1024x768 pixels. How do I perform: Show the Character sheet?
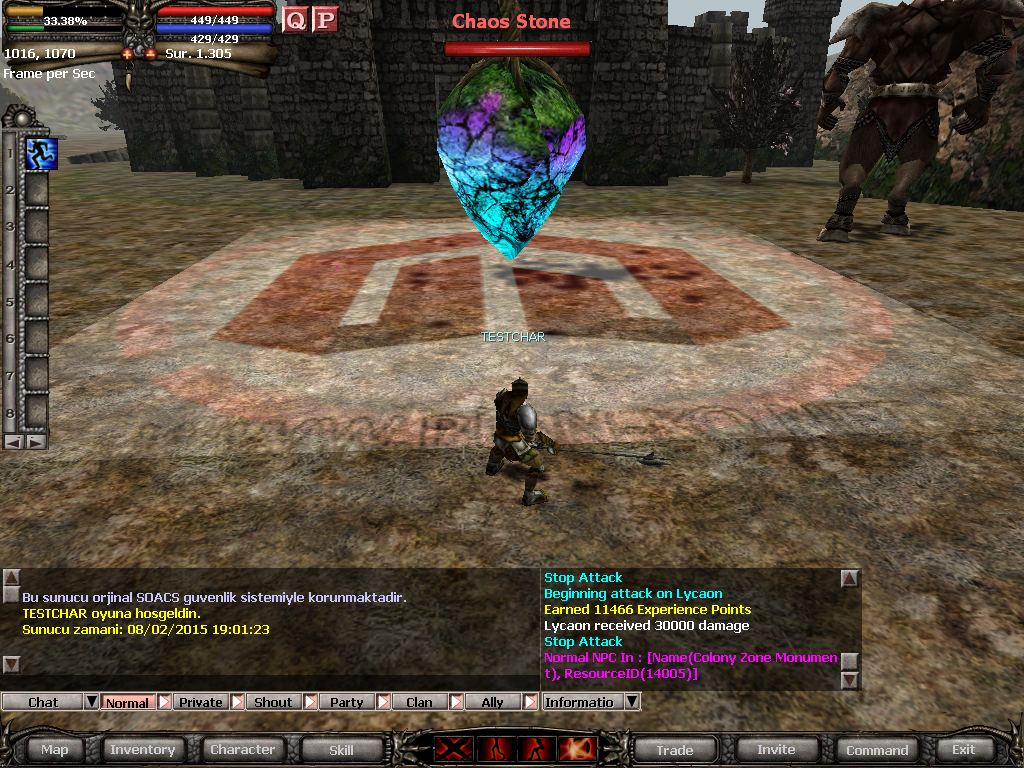242,749
